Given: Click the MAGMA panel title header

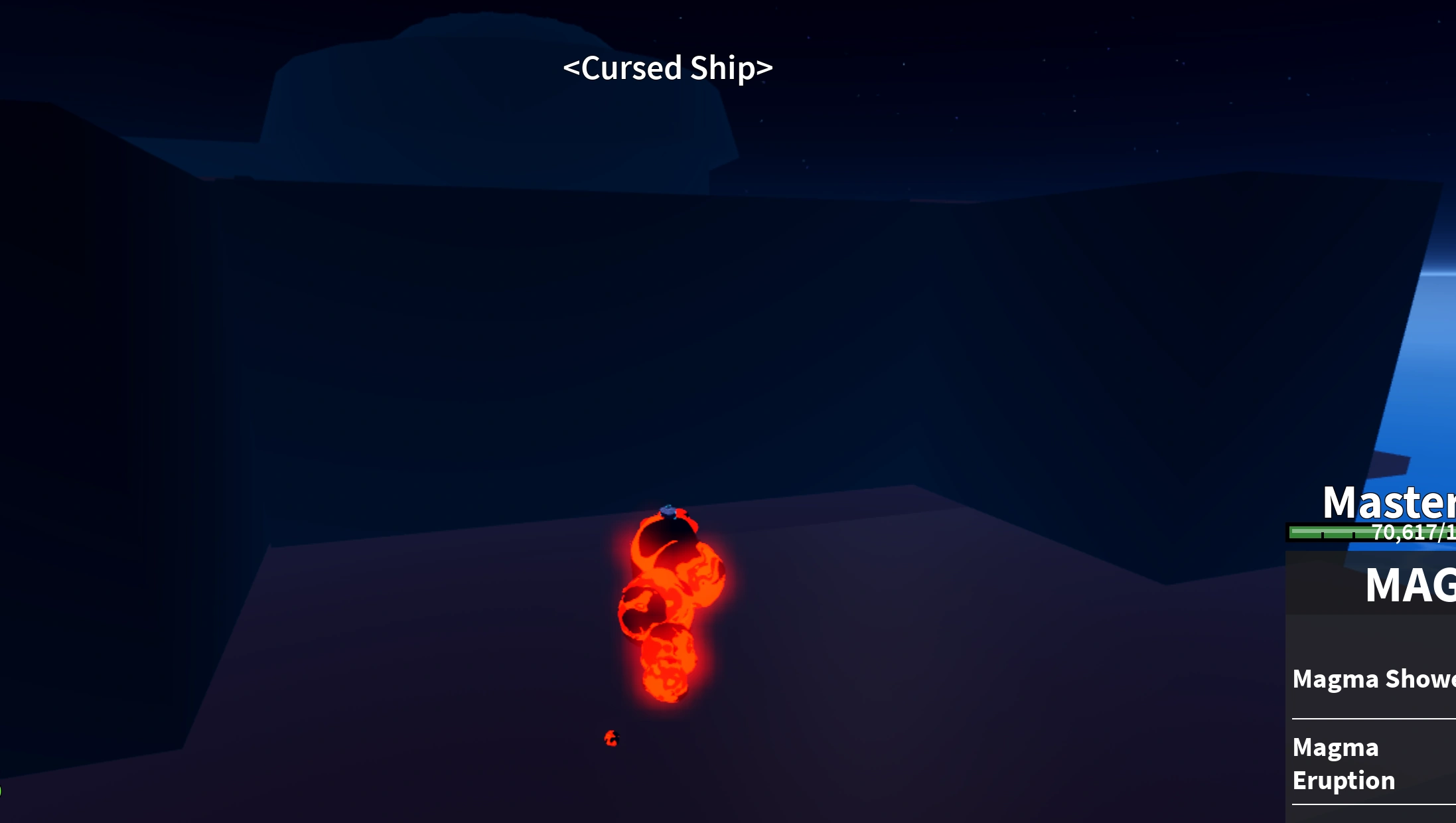Looking at the screenshot, I should tap(1414, 584).
